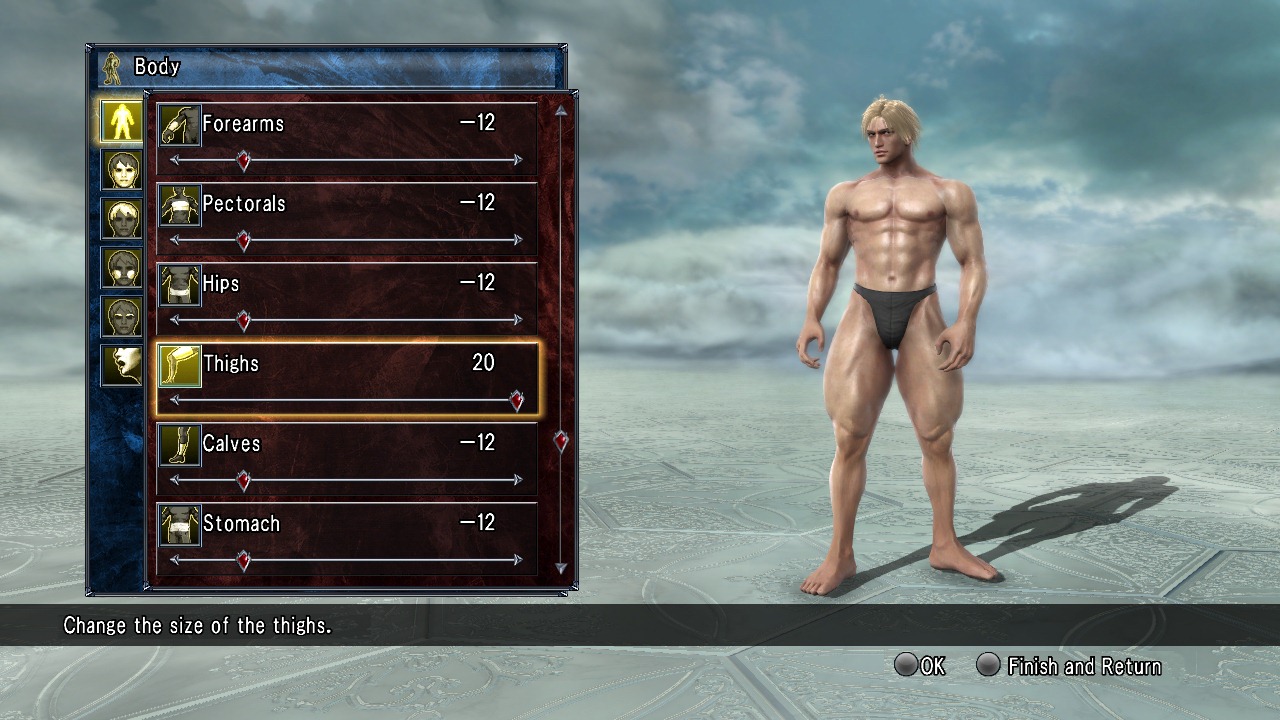Click the Thighs slider handle at maximum

516,400
